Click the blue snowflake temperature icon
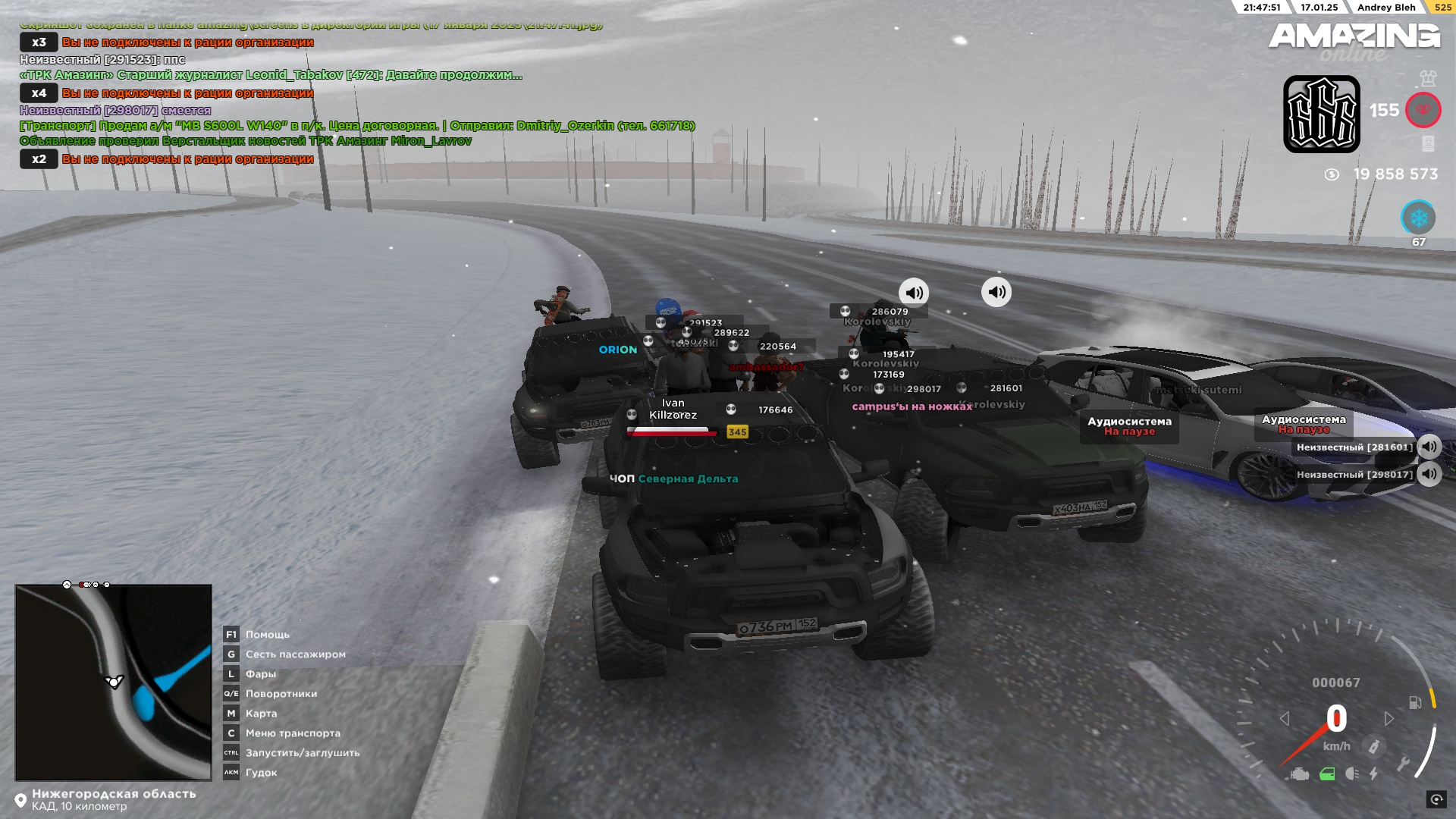This screenshot has width=1456, height=819. click(1418, 218)
